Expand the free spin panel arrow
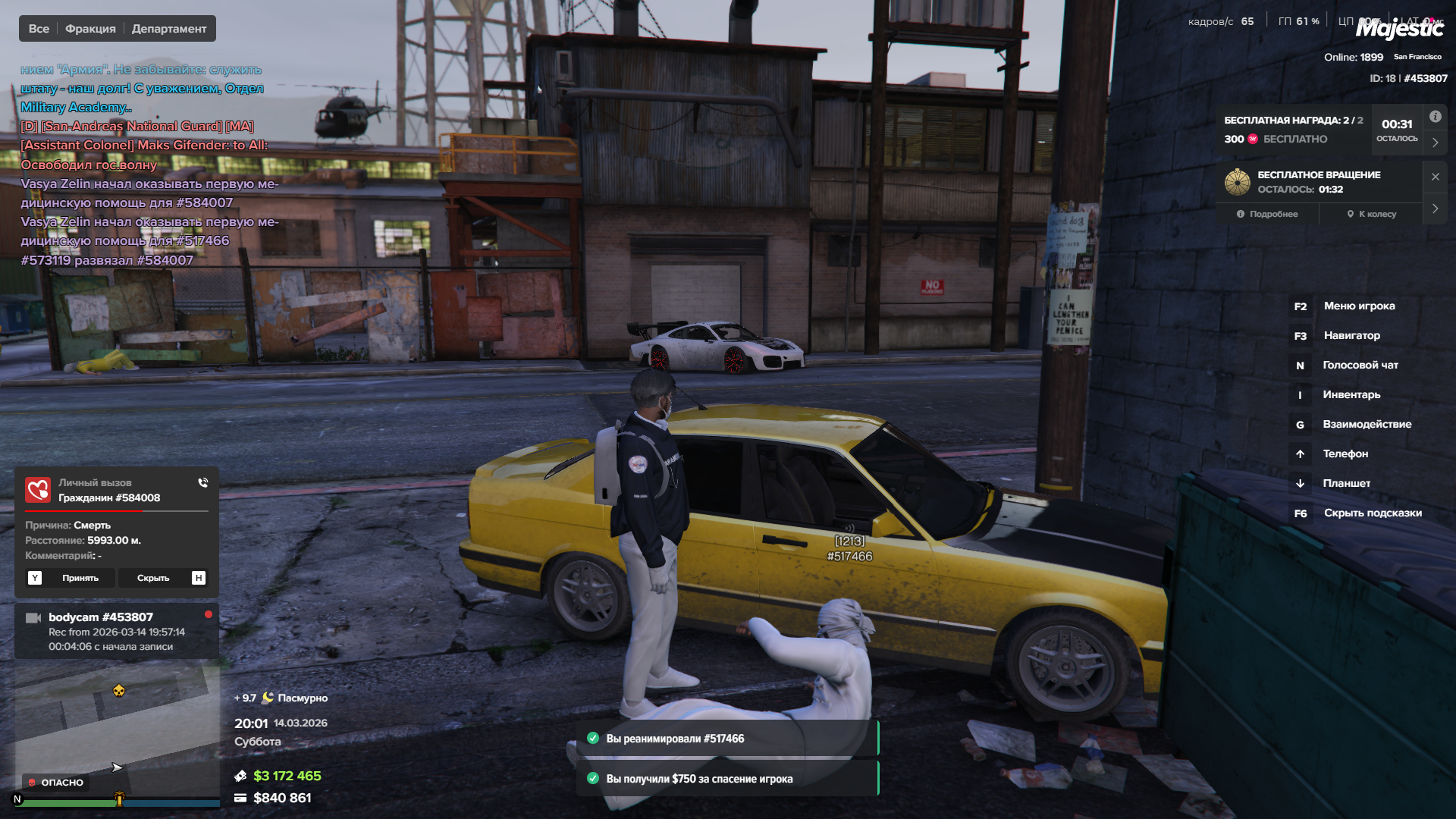Viewport: 1456px width, 819px height. (x=1435, y=209)
